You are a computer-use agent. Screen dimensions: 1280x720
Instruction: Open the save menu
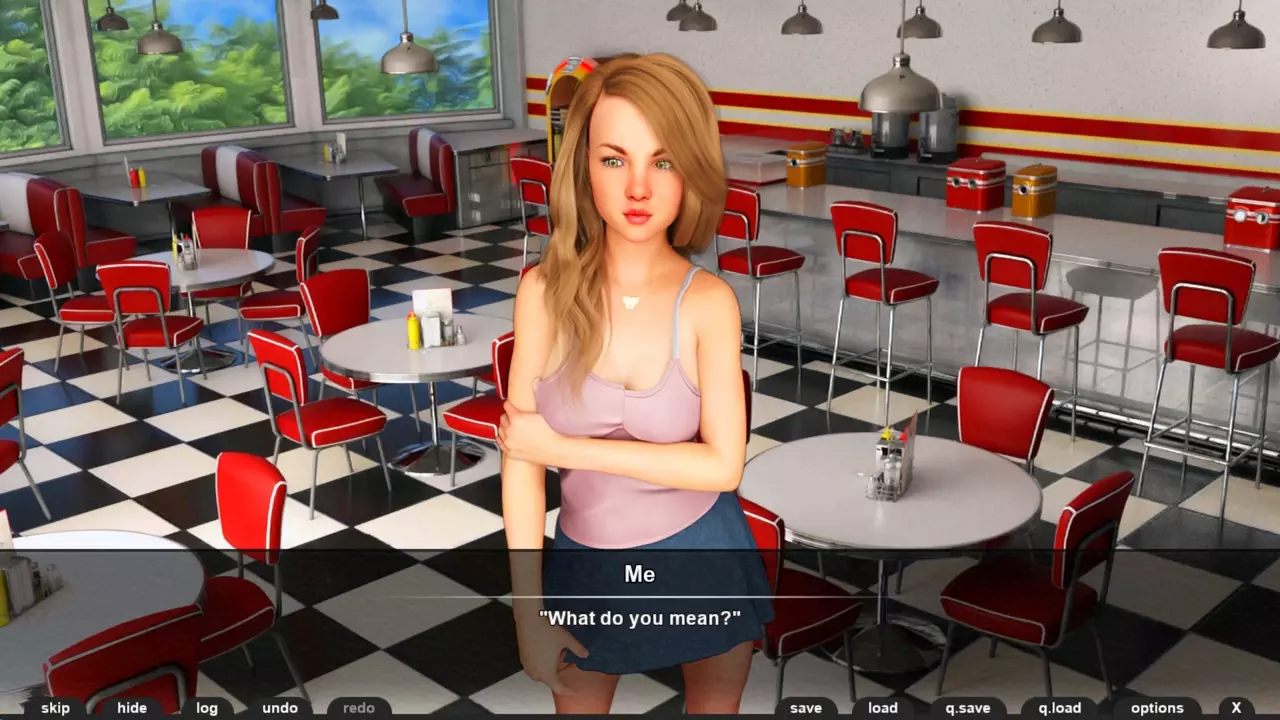pos(806,708)
